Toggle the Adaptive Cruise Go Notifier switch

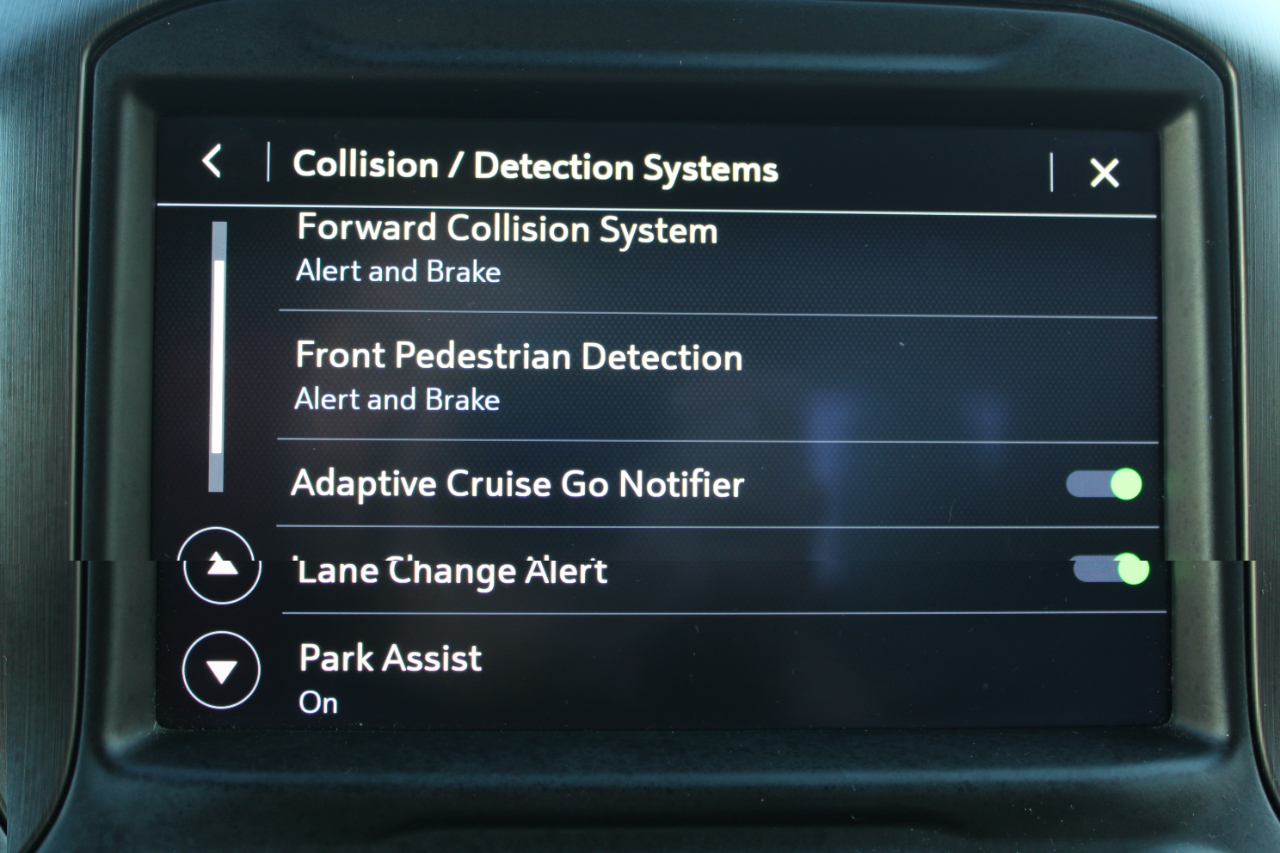1104,485
